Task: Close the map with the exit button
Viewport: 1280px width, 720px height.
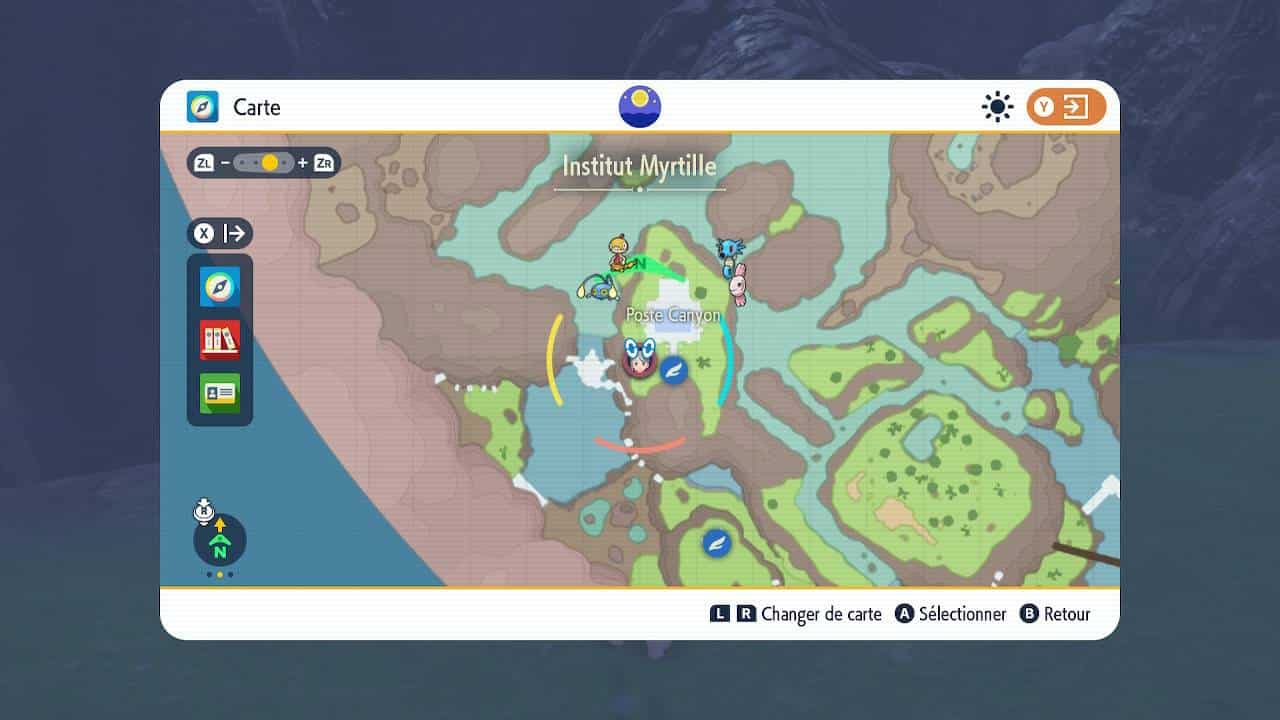Action: pos(1066,107)
